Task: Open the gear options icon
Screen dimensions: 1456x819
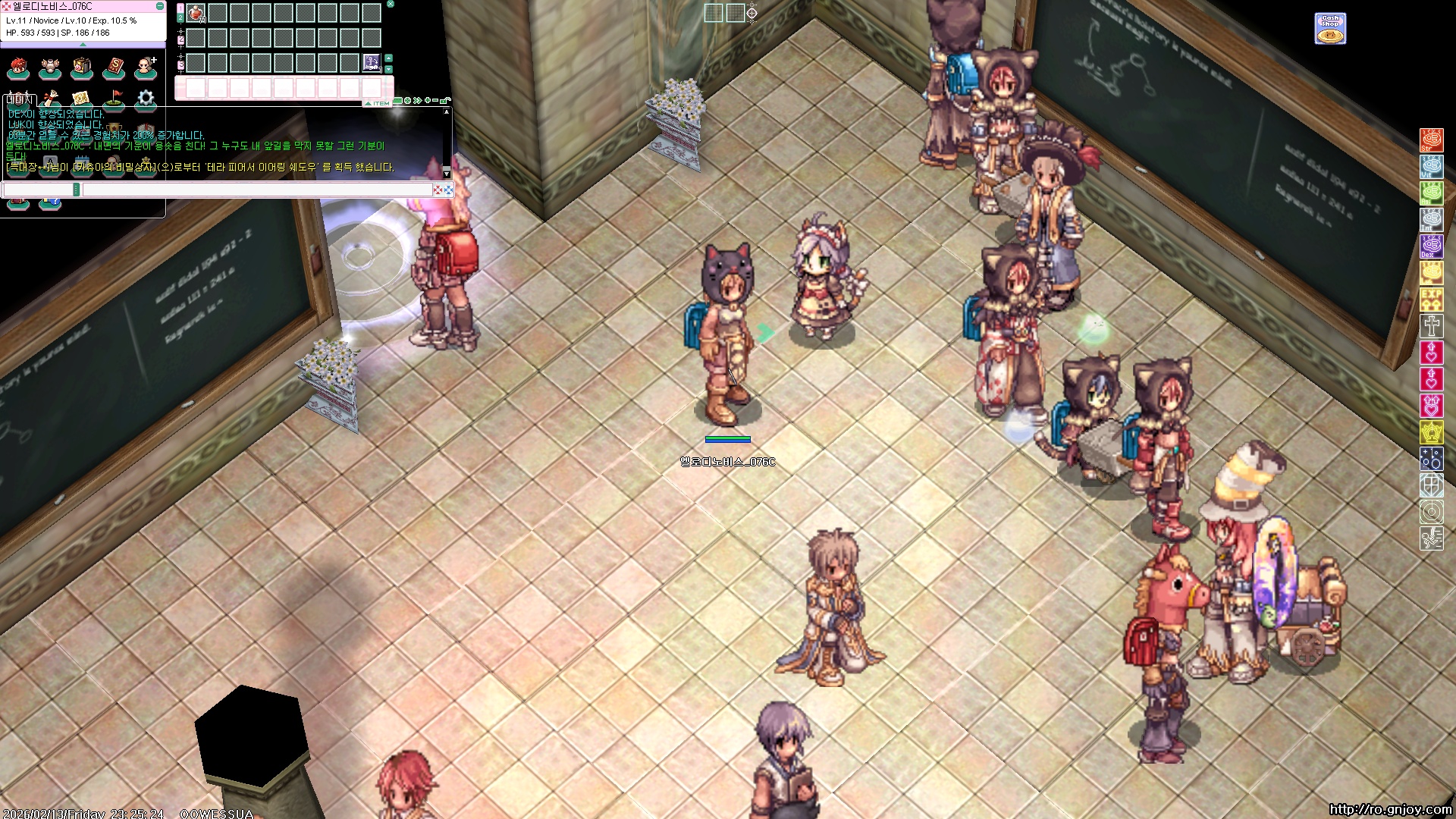Action: 146,99
